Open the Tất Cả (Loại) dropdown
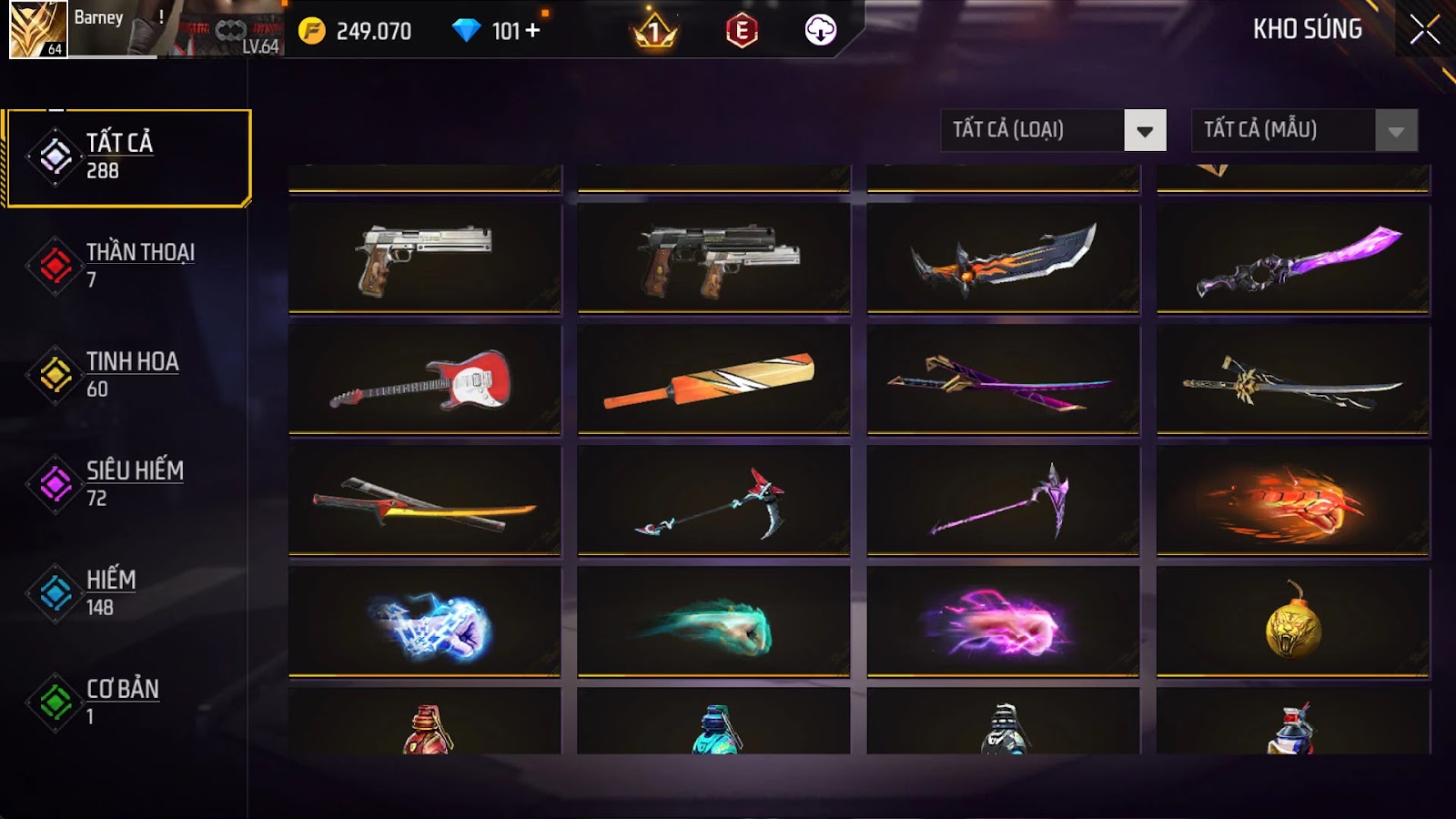The width and height of the screenshot is (1456, 819). tap(1144, 131)
